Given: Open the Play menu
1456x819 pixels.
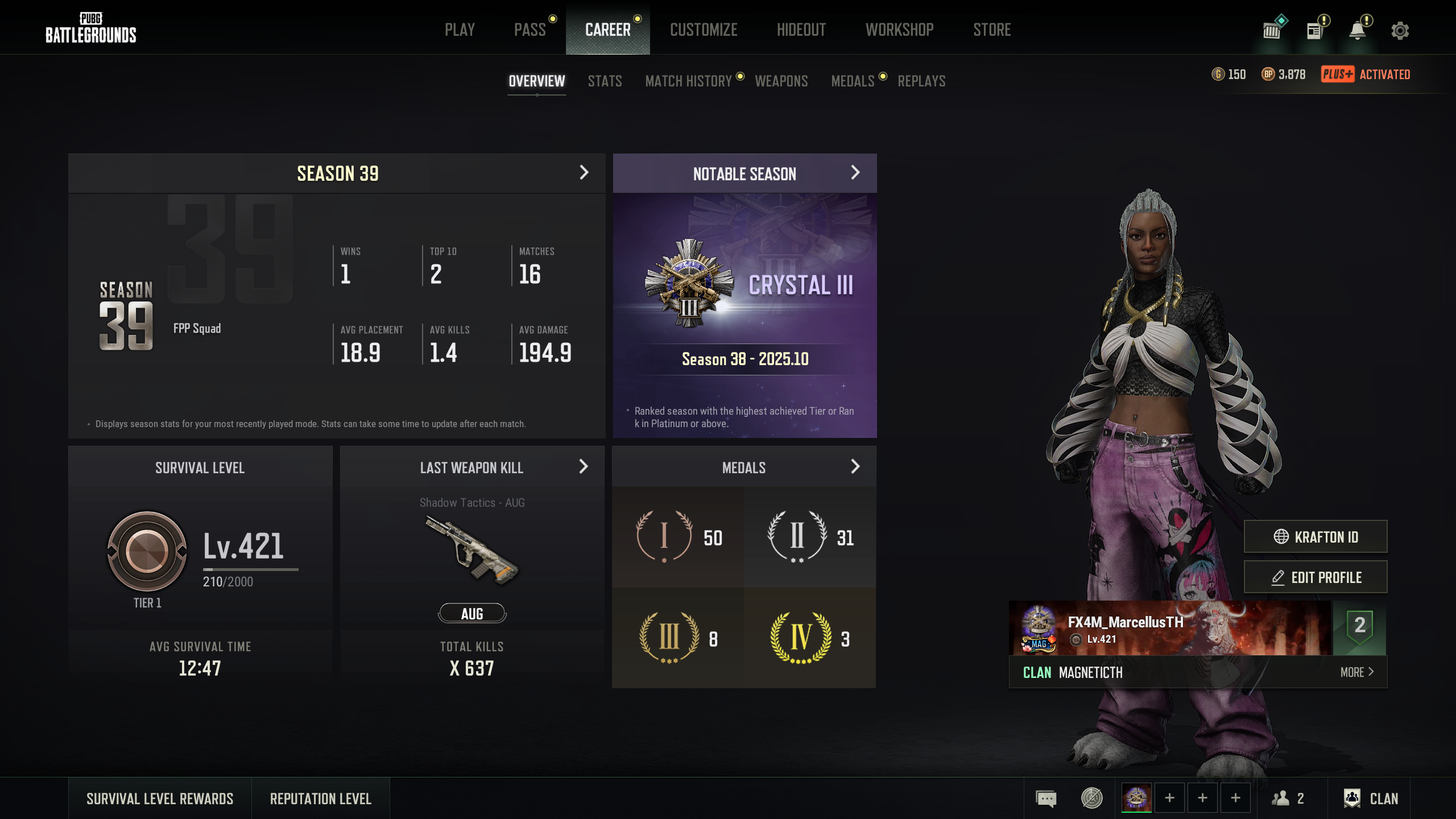Looking at the screenshot, I should [460, 30].
